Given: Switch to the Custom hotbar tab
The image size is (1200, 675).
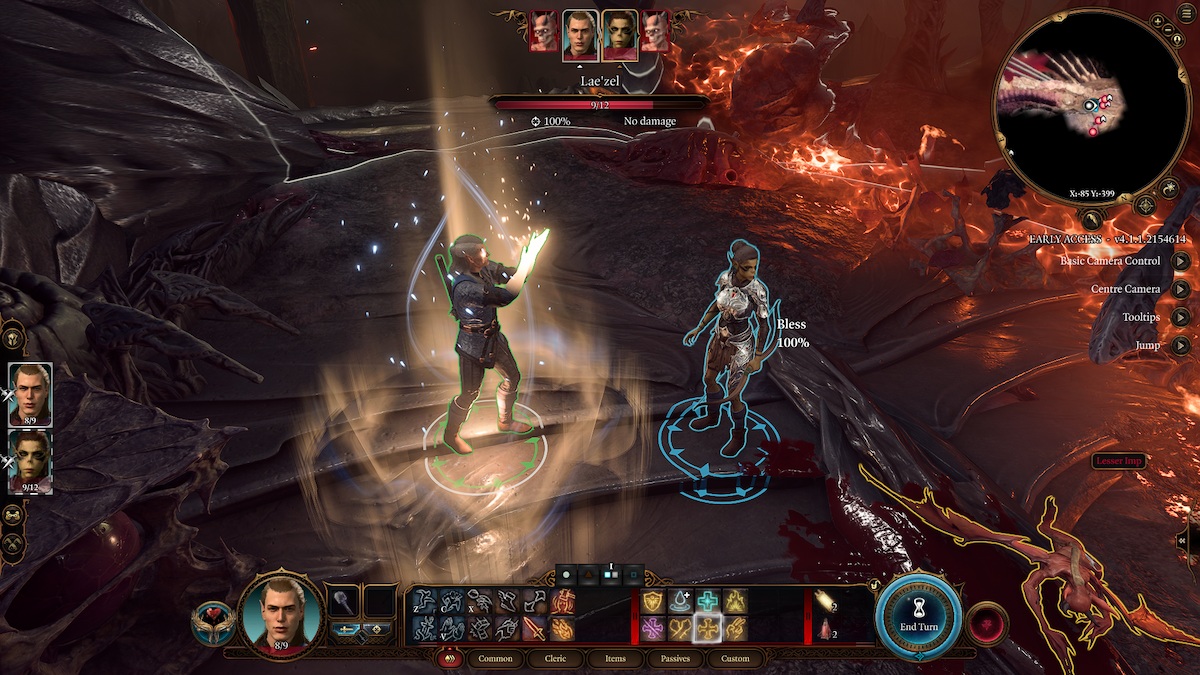Looking at the screenshot, I should click(735, 659).
